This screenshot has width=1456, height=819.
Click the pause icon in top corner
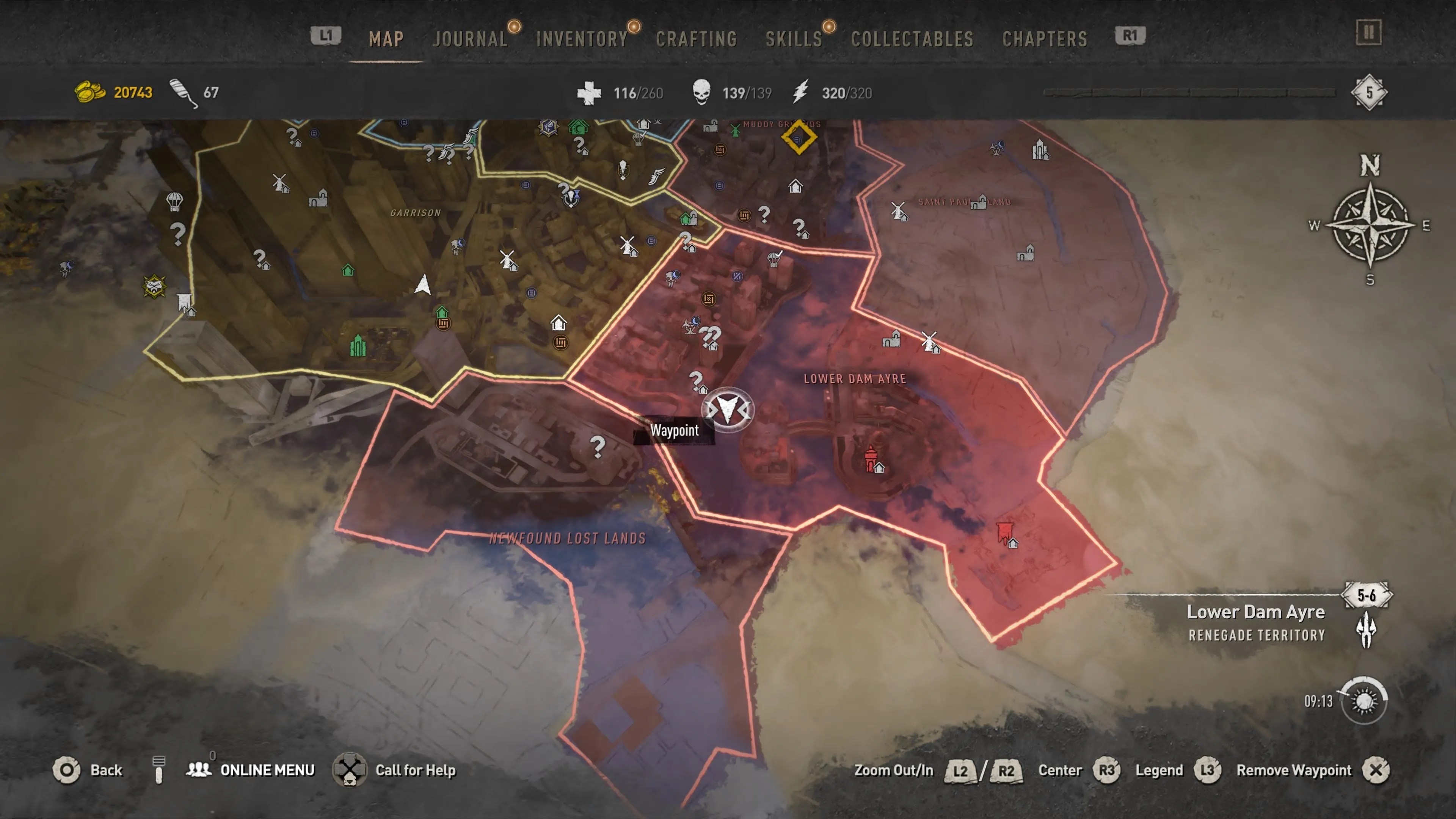[x=1368, y=32]
